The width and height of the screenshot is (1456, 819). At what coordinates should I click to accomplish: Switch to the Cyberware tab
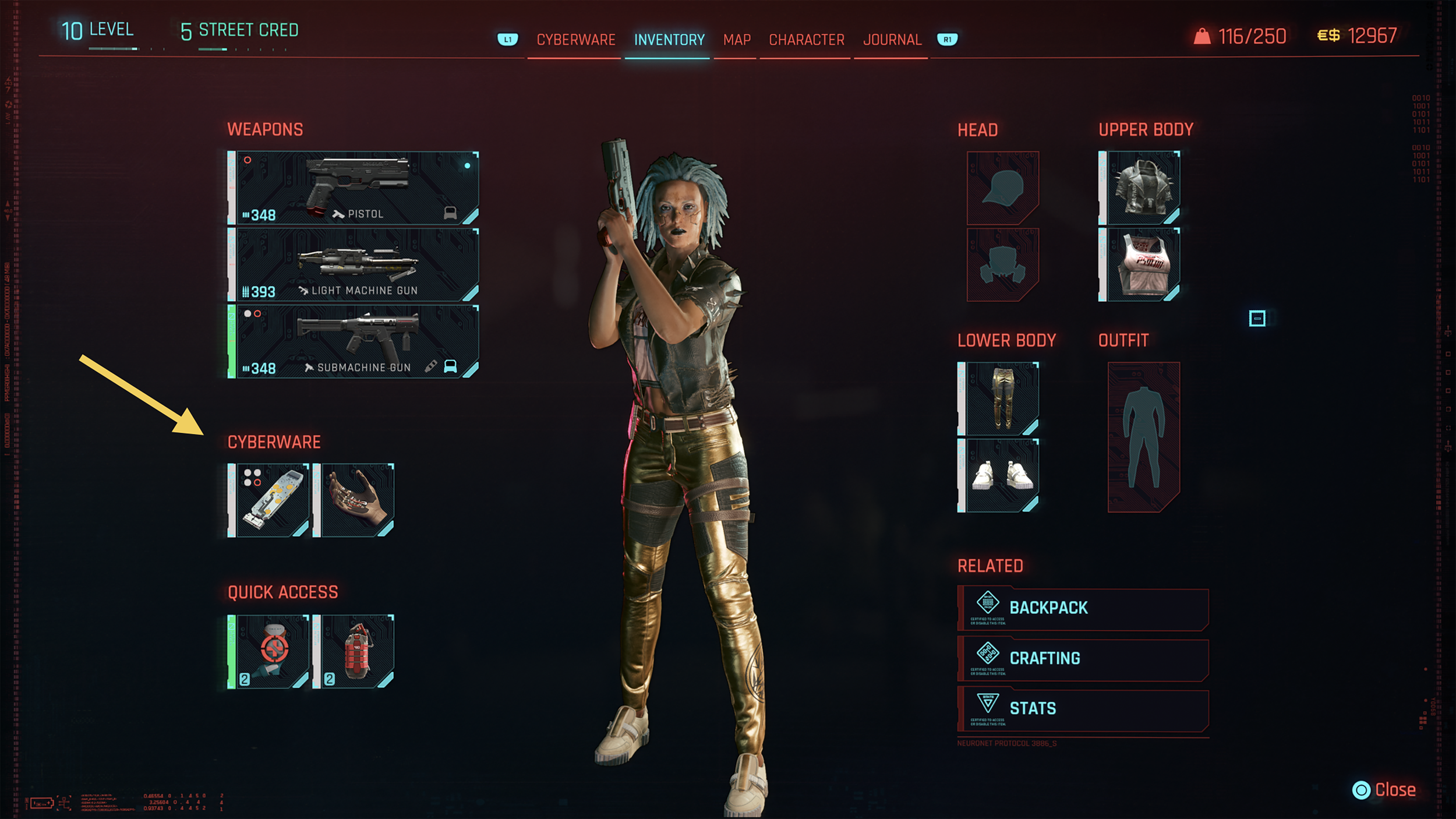tap(575, 40)
